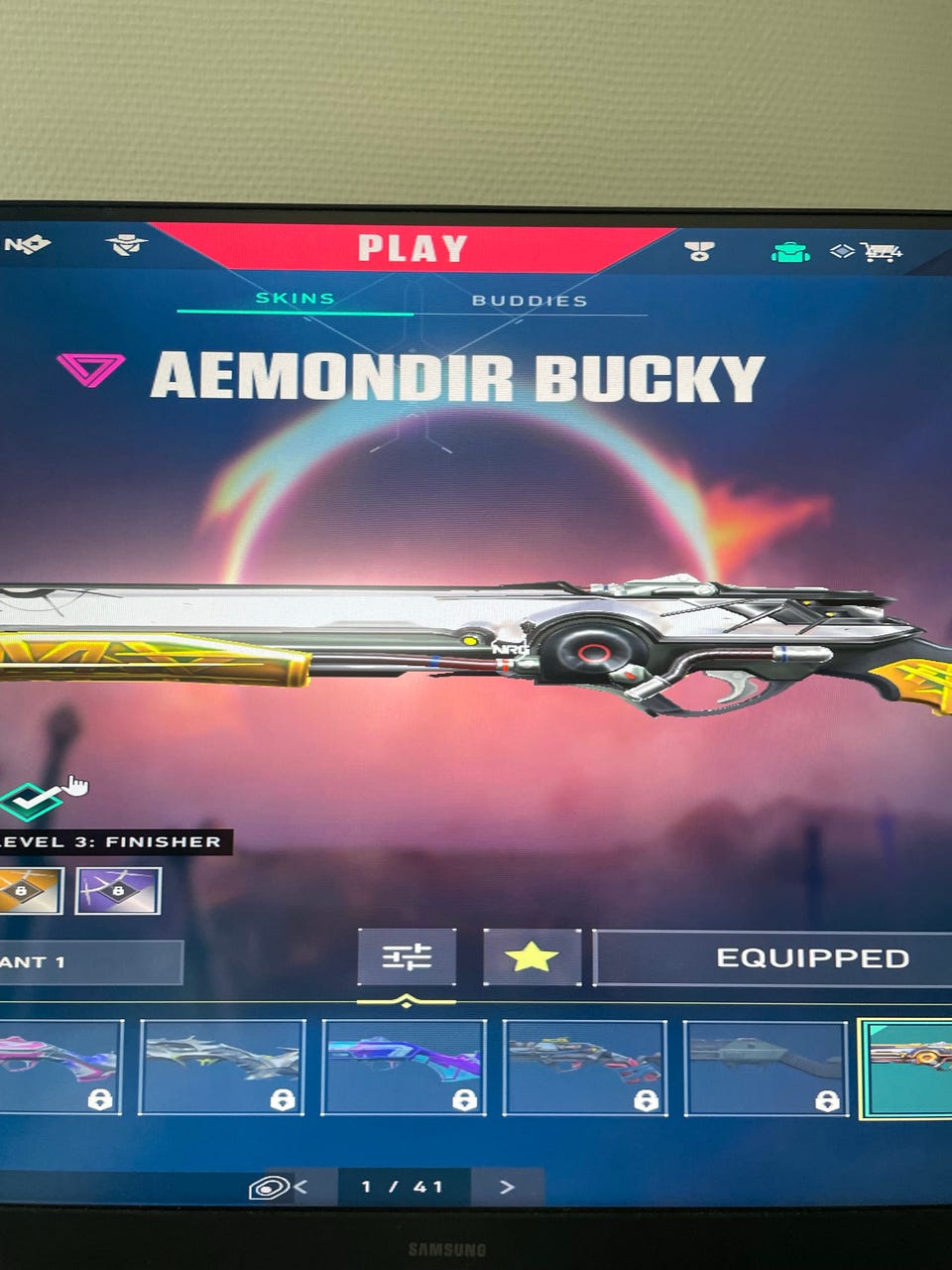
Task: Open the filter sliders button
Action: coord(407,956)
